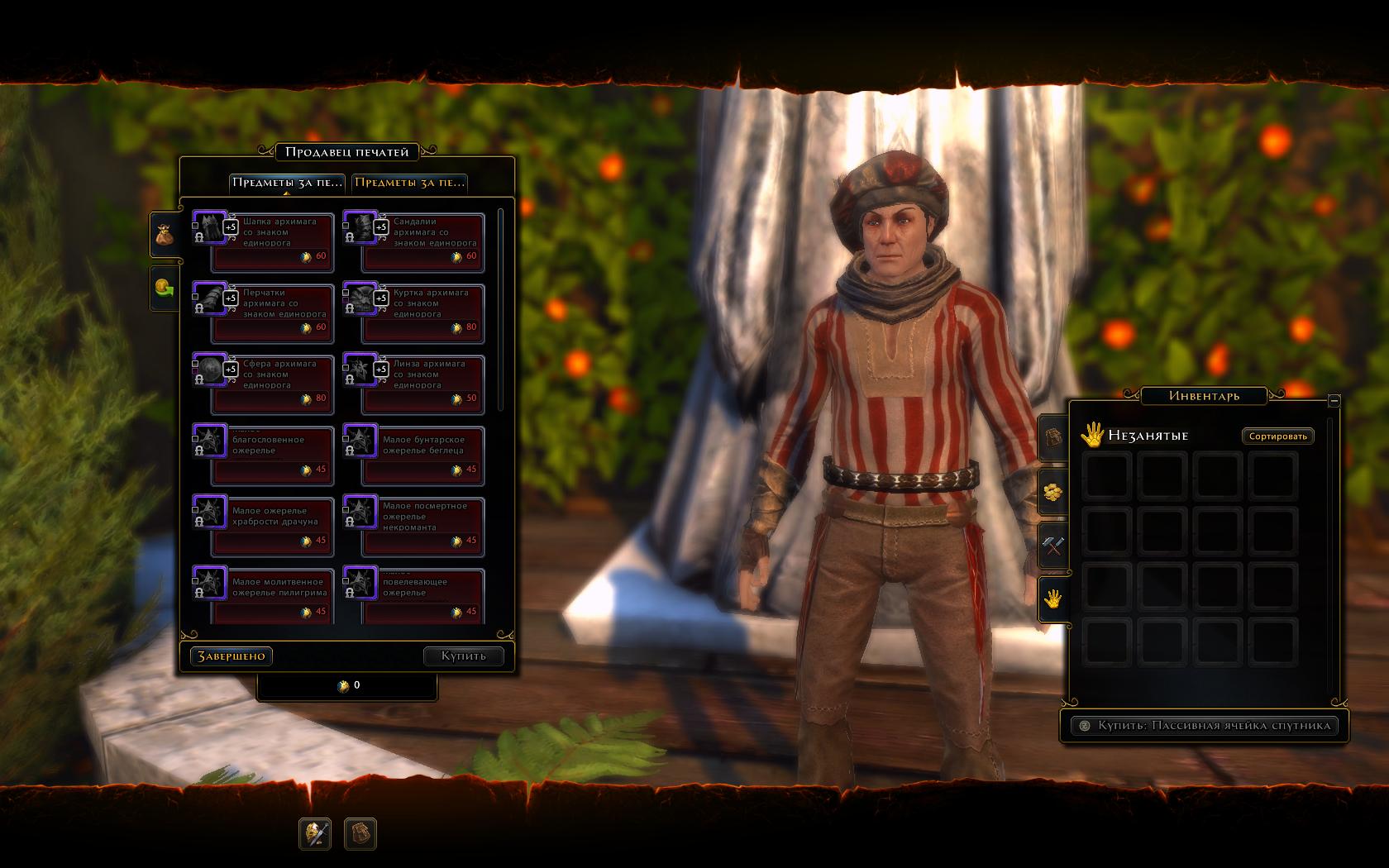The image size is (1389, 868).
Task: Sort inventory with Сортировать button
Action: pos(1277,436)
